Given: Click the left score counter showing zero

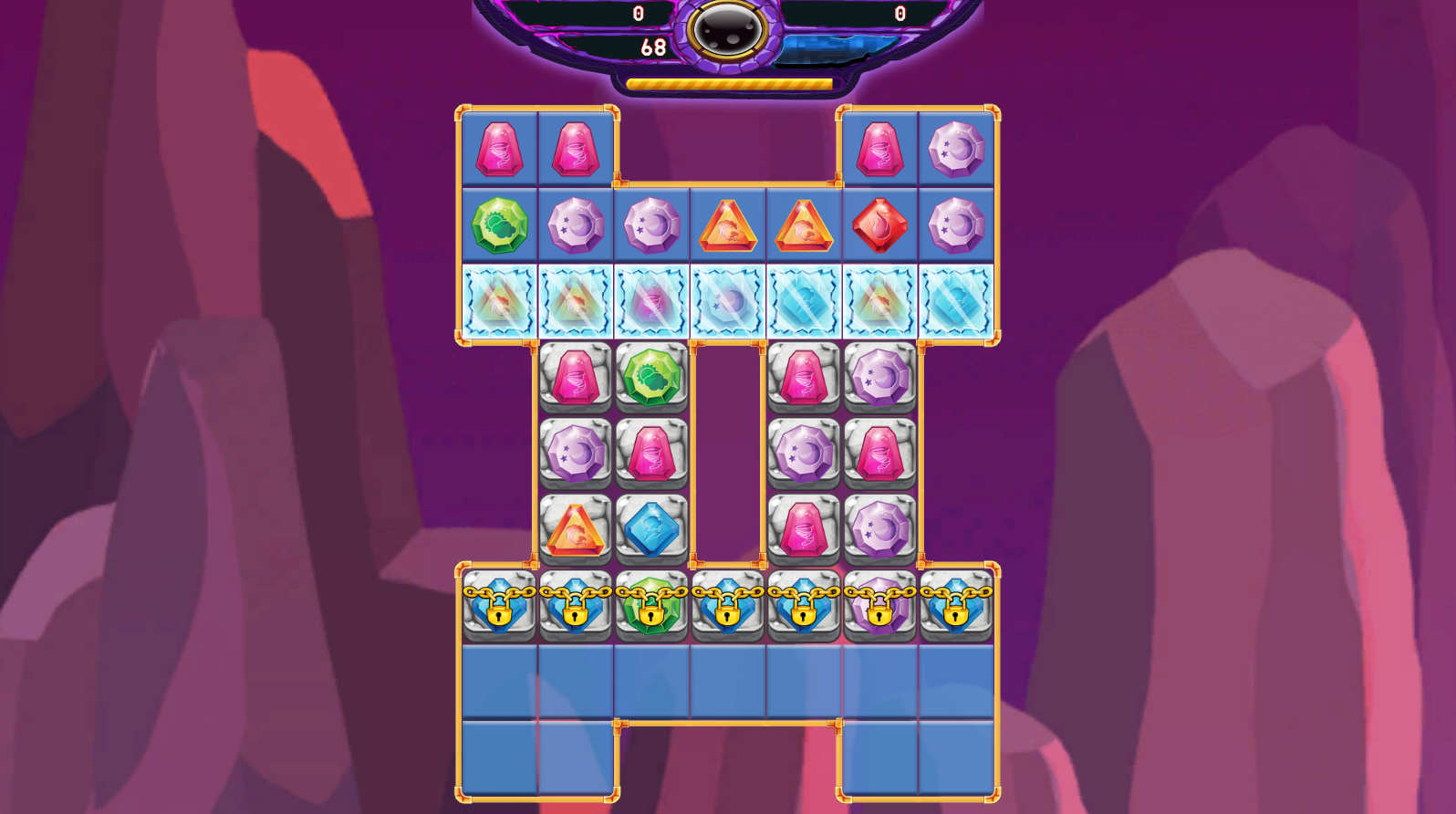Looking at the screenshot, I should [637, 11].
